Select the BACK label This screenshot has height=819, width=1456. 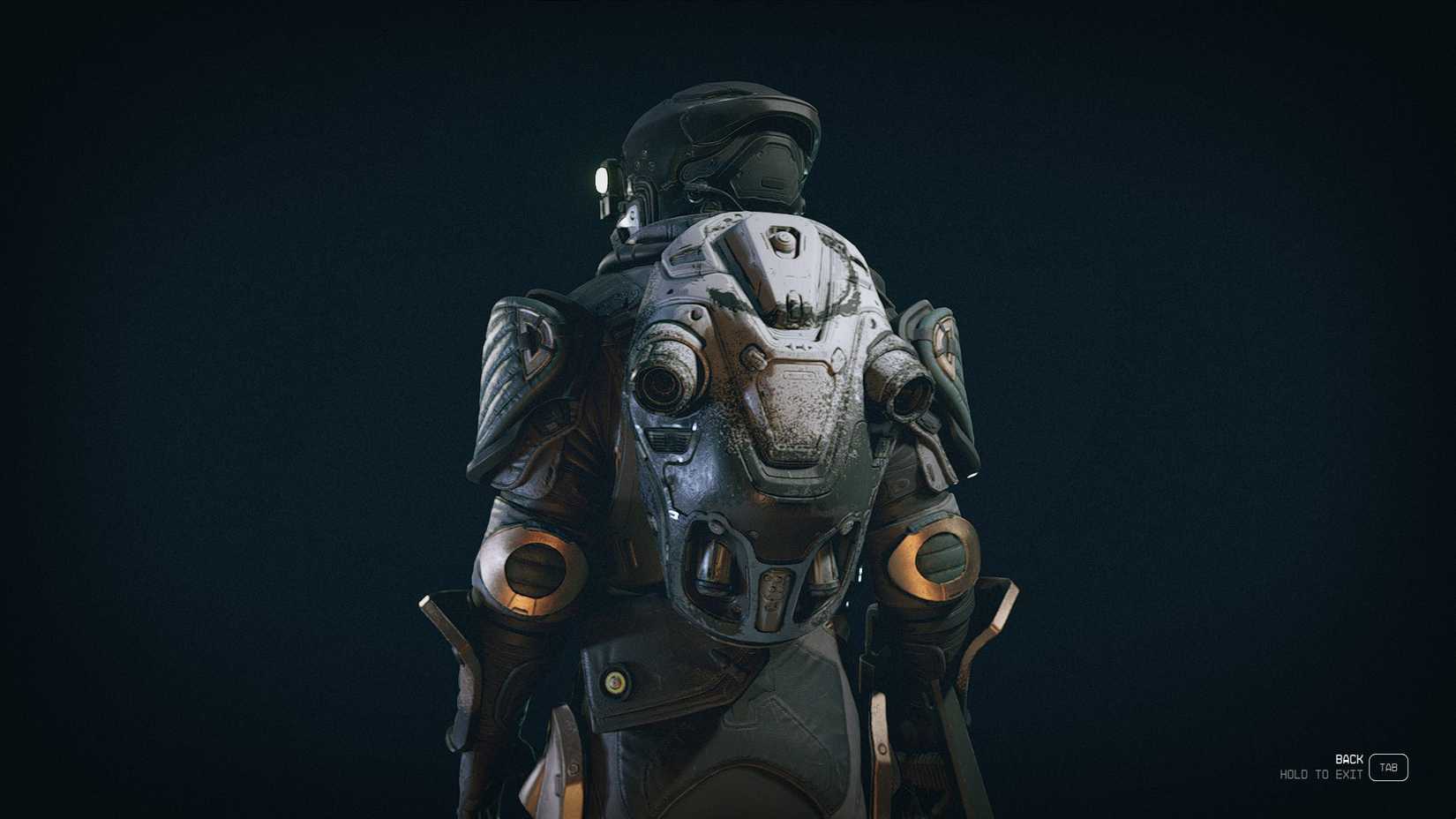(1347, 757)
